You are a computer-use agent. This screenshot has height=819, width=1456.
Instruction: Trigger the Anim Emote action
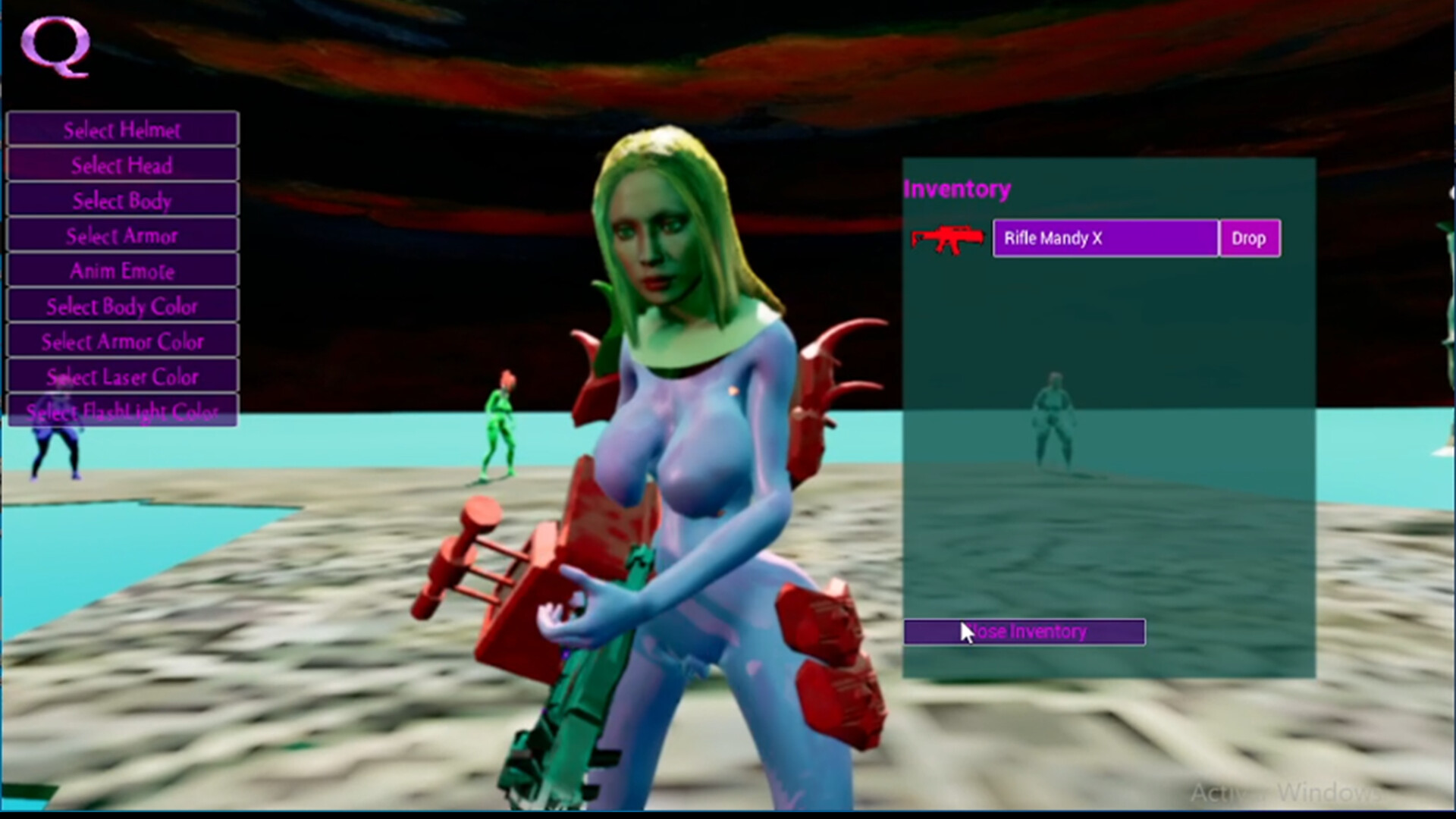pyautogui.click(x=121, y=271)
